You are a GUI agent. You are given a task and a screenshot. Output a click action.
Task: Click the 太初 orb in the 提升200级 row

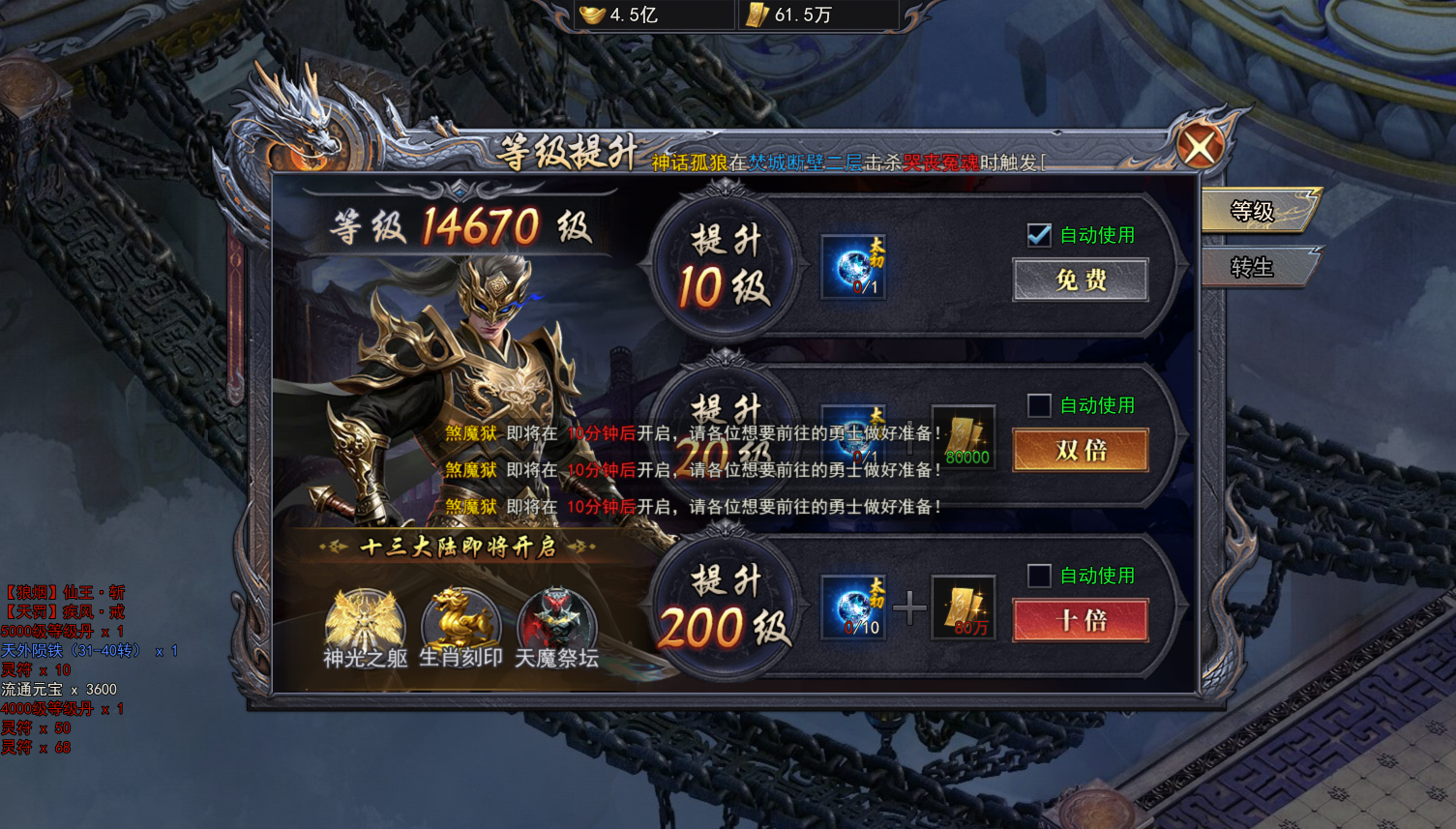point(852,607)
